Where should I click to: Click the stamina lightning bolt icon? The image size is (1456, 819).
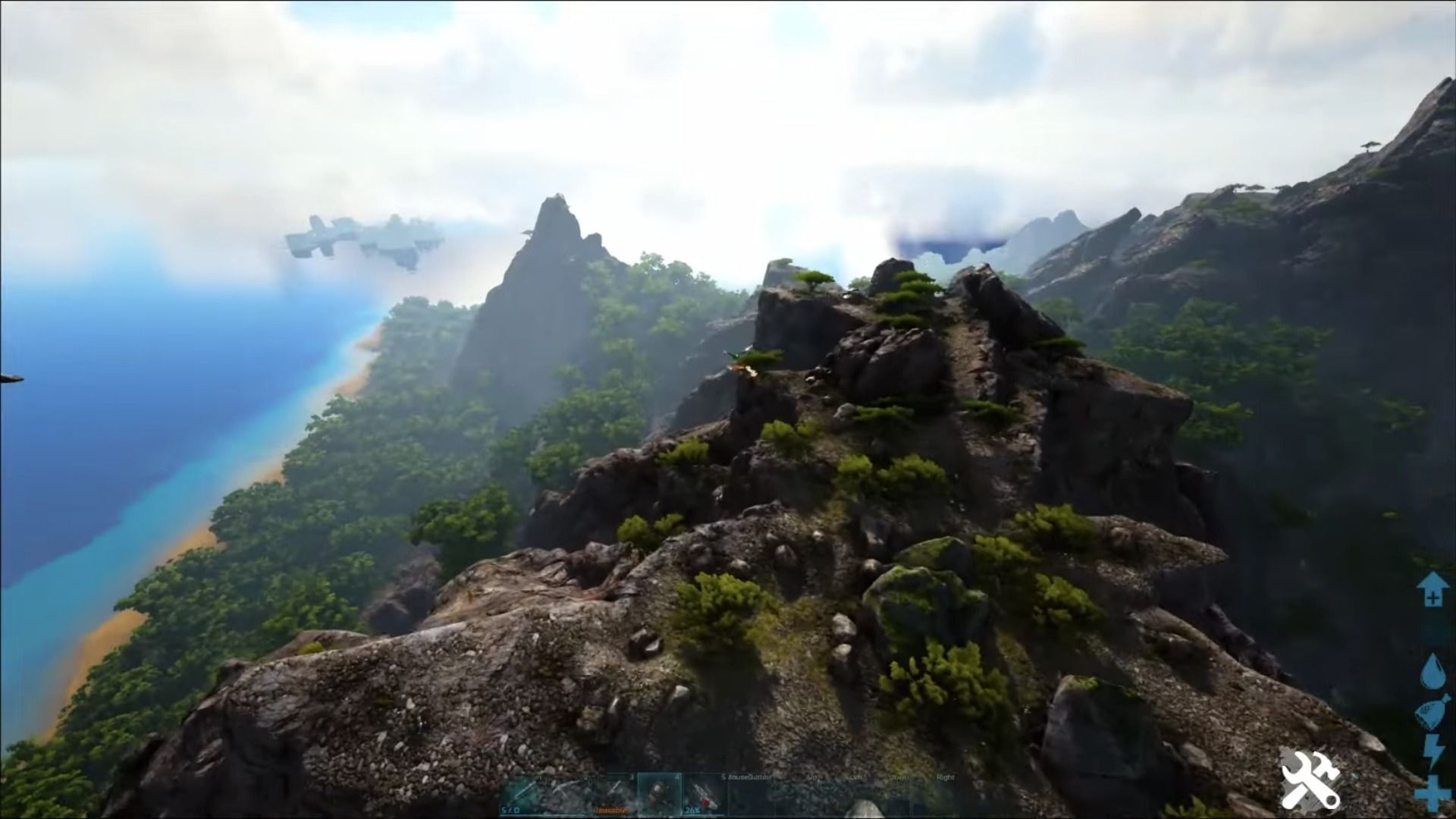(x=1432, y=752)
